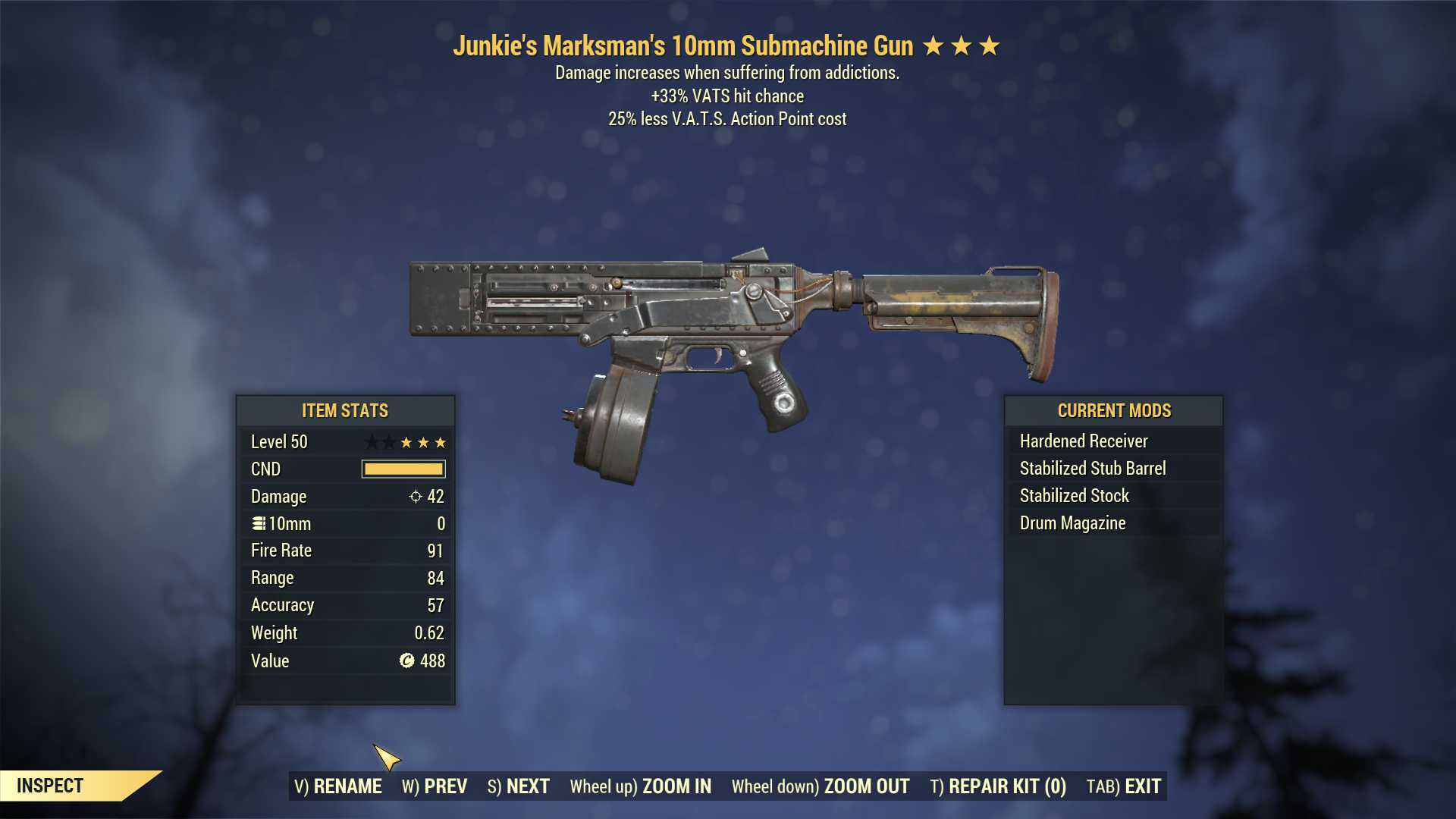The width and height of the screenshot is (1456, 819).
Task: Toggle the Stabilized Stock mod
Action: 1074,495
